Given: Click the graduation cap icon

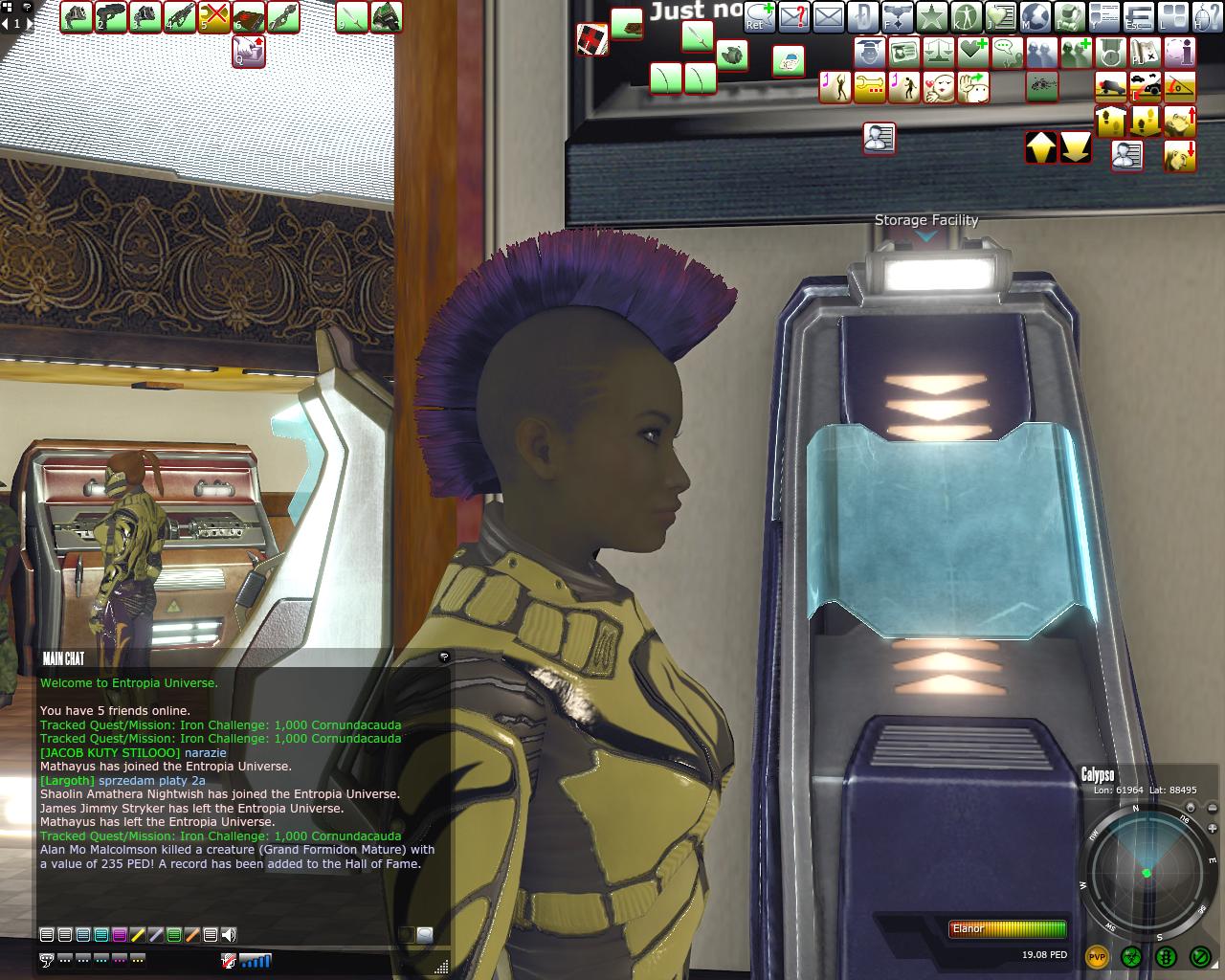Looking at the screenshot, I should [870, 52].
